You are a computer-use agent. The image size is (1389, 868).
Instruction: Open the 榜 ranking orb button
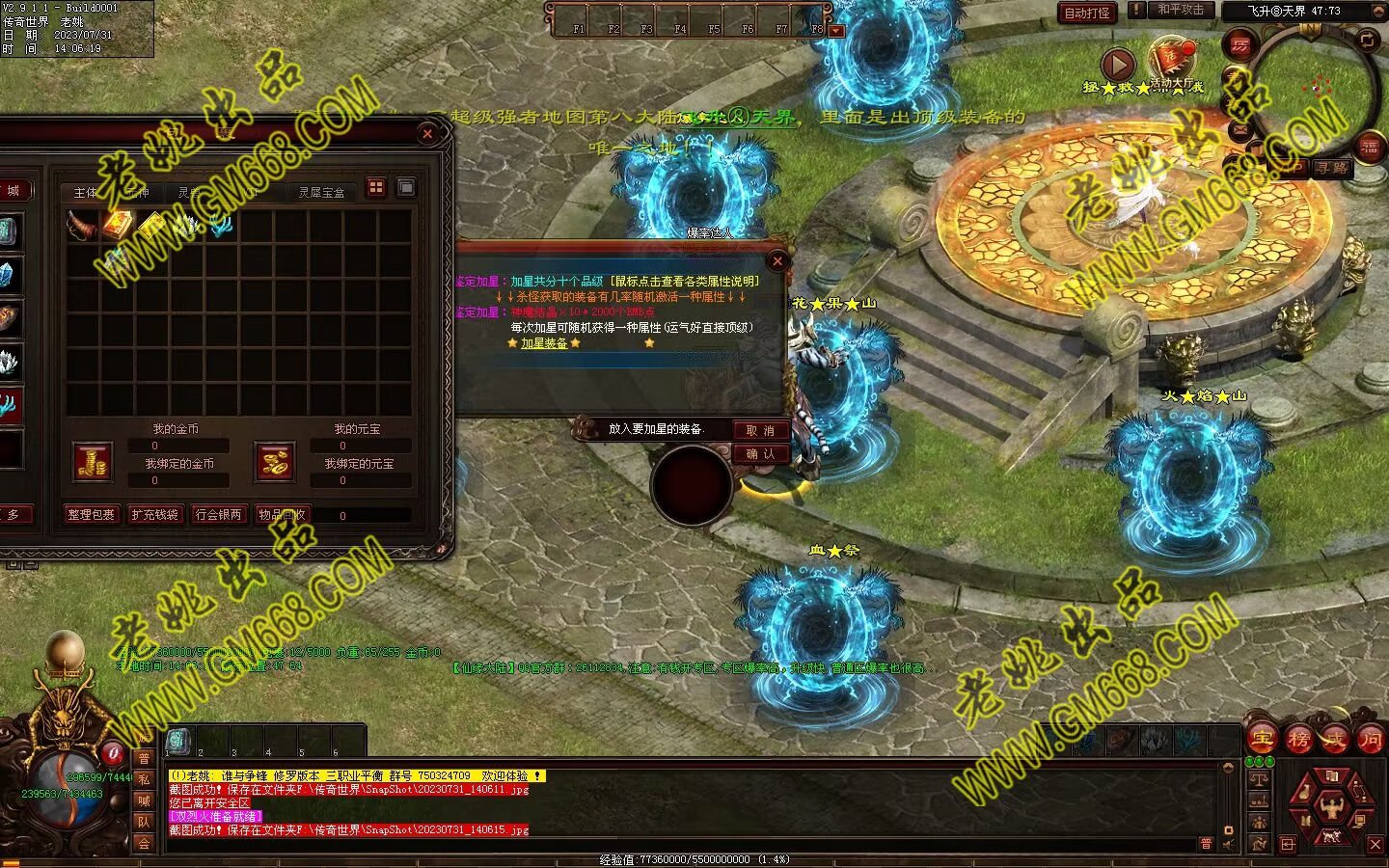(1298, 740)
